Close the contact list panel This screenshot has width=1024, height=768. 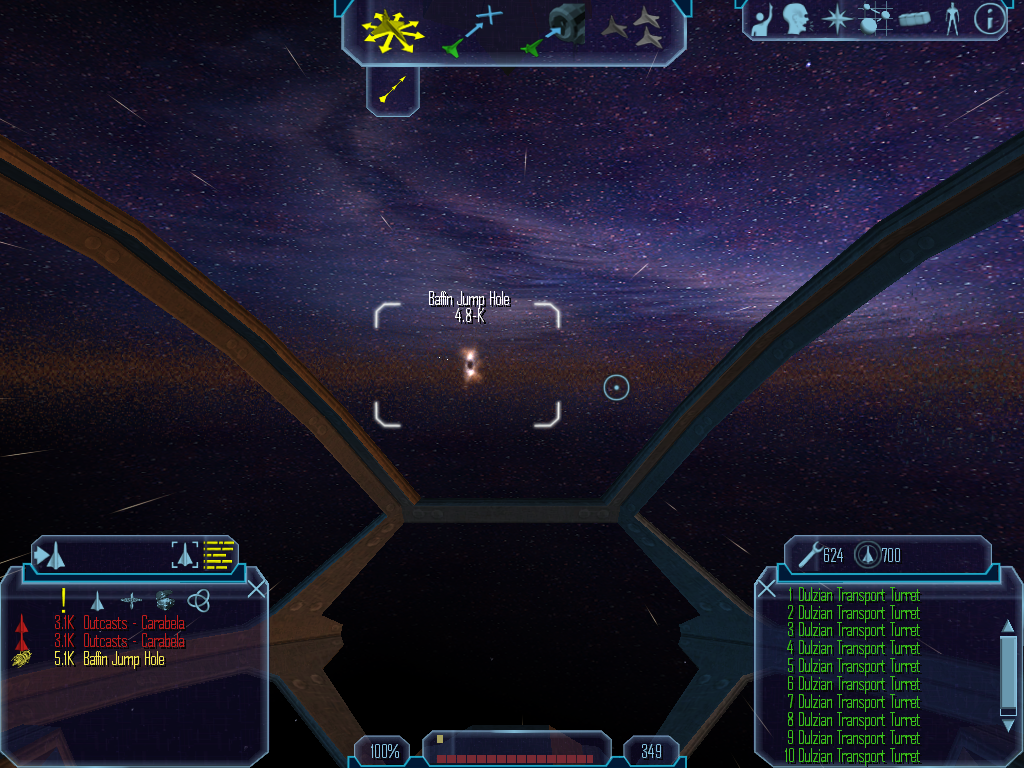point(257,588)
